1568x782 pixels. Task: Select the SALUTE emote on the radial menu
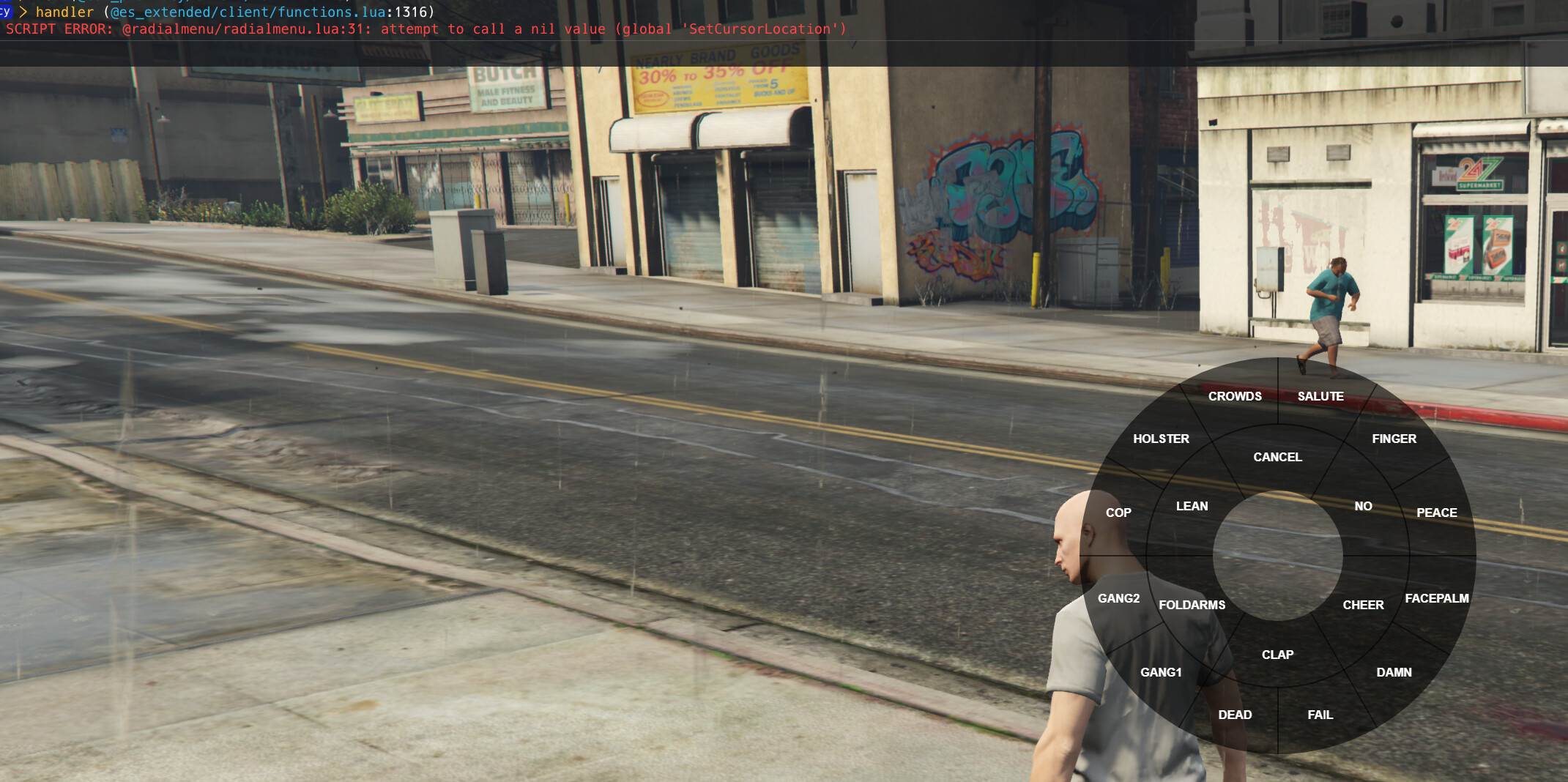click(x=1320, y=395)
